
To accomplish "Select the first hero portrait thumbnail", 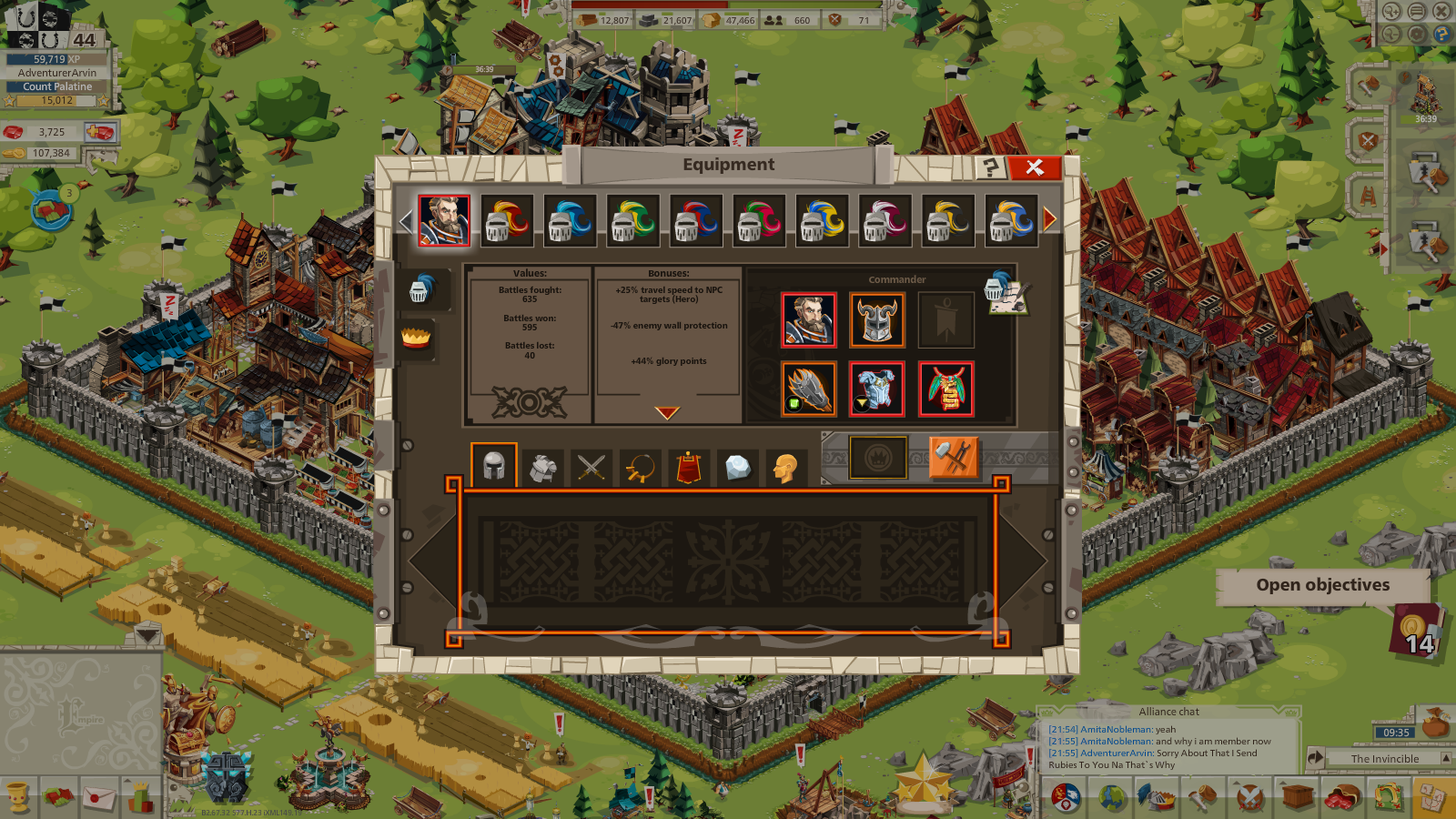I will point(443,219).
